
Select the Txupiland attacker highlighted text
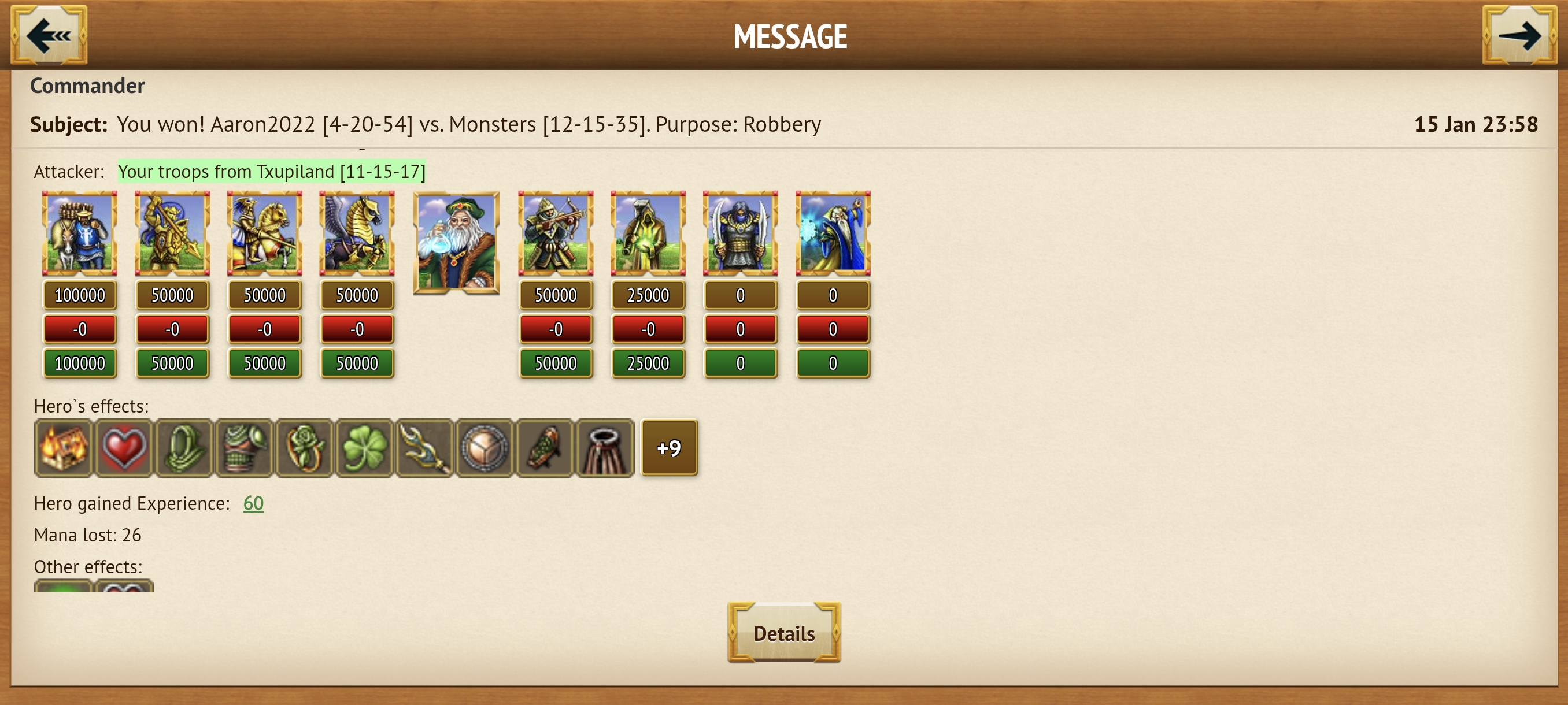point(272,172)
